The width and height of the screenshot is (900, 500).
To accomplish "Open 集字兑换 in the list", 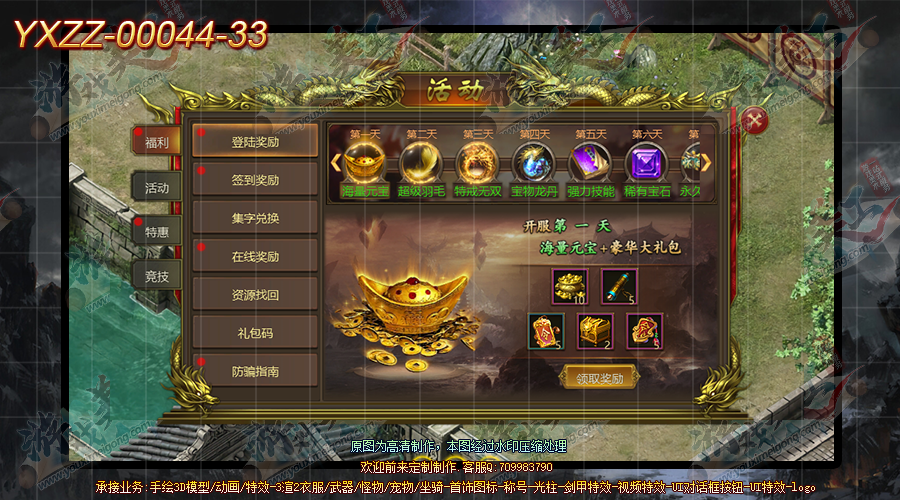I will coord(255,219).
